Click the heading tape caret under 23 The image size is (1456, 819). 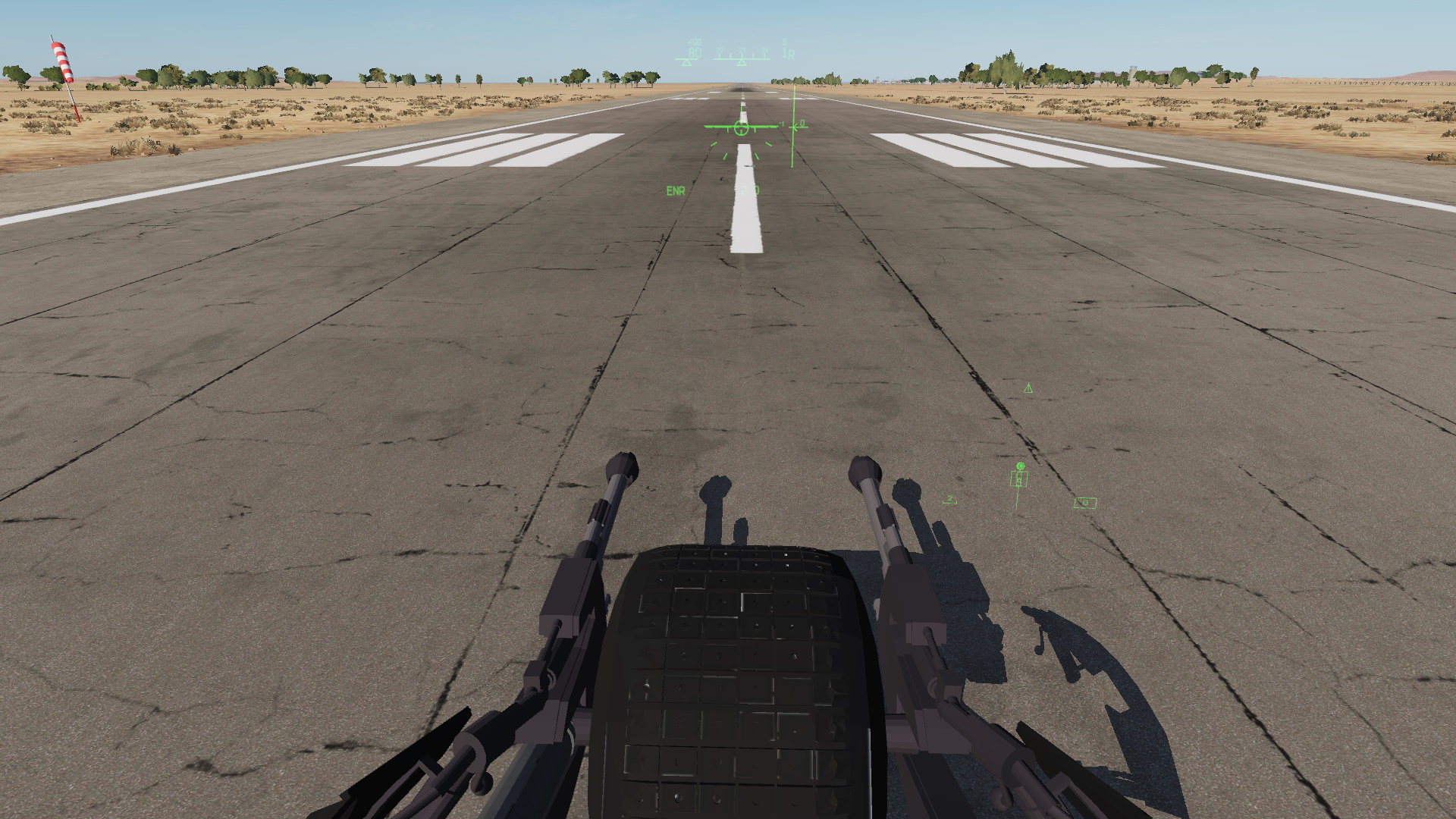(742, 63)
